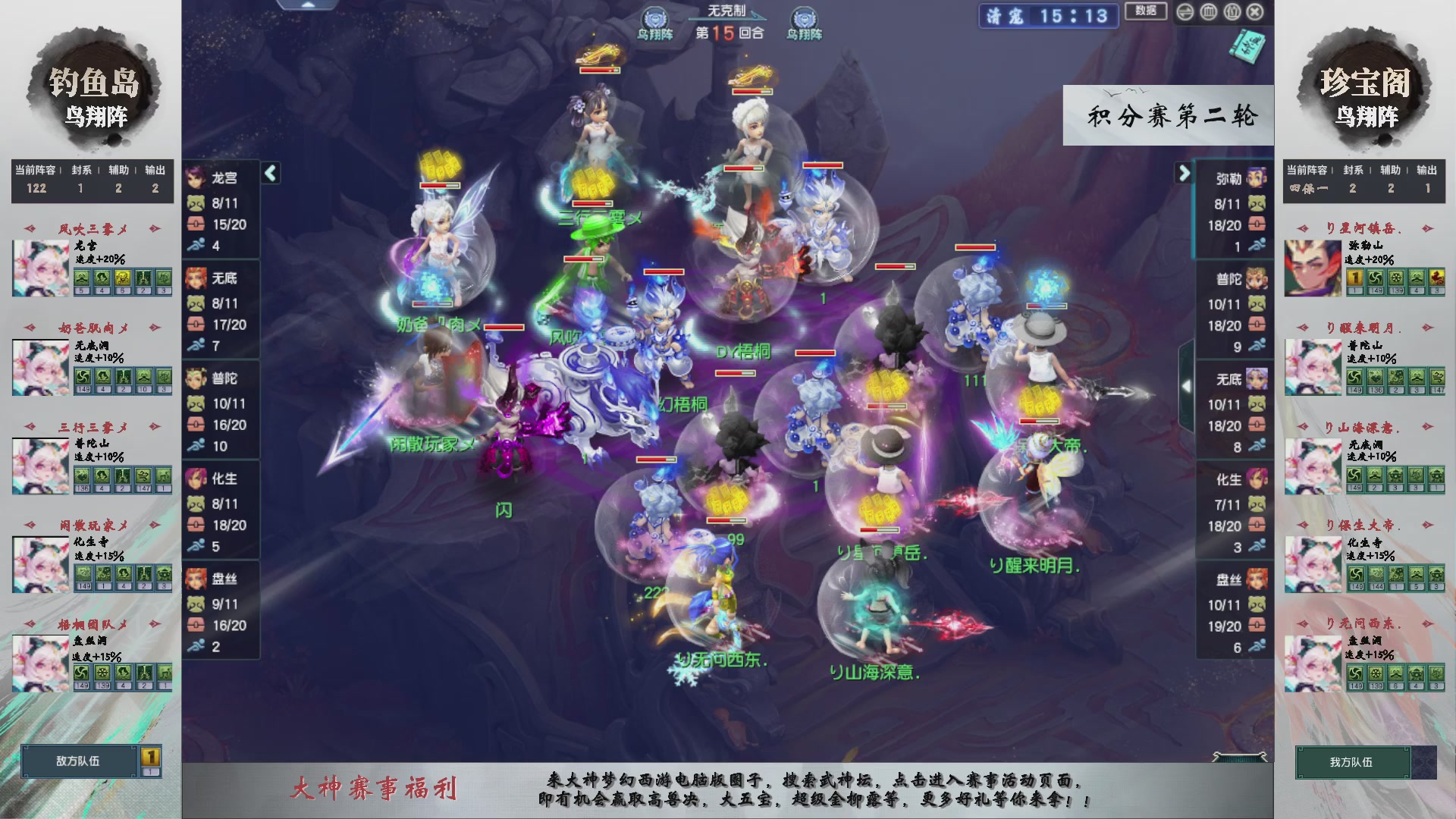The width and height of the screenshot is (1456, 819).
Task: Expand the hidden side tab on right edge
Action: [1188, 385]
